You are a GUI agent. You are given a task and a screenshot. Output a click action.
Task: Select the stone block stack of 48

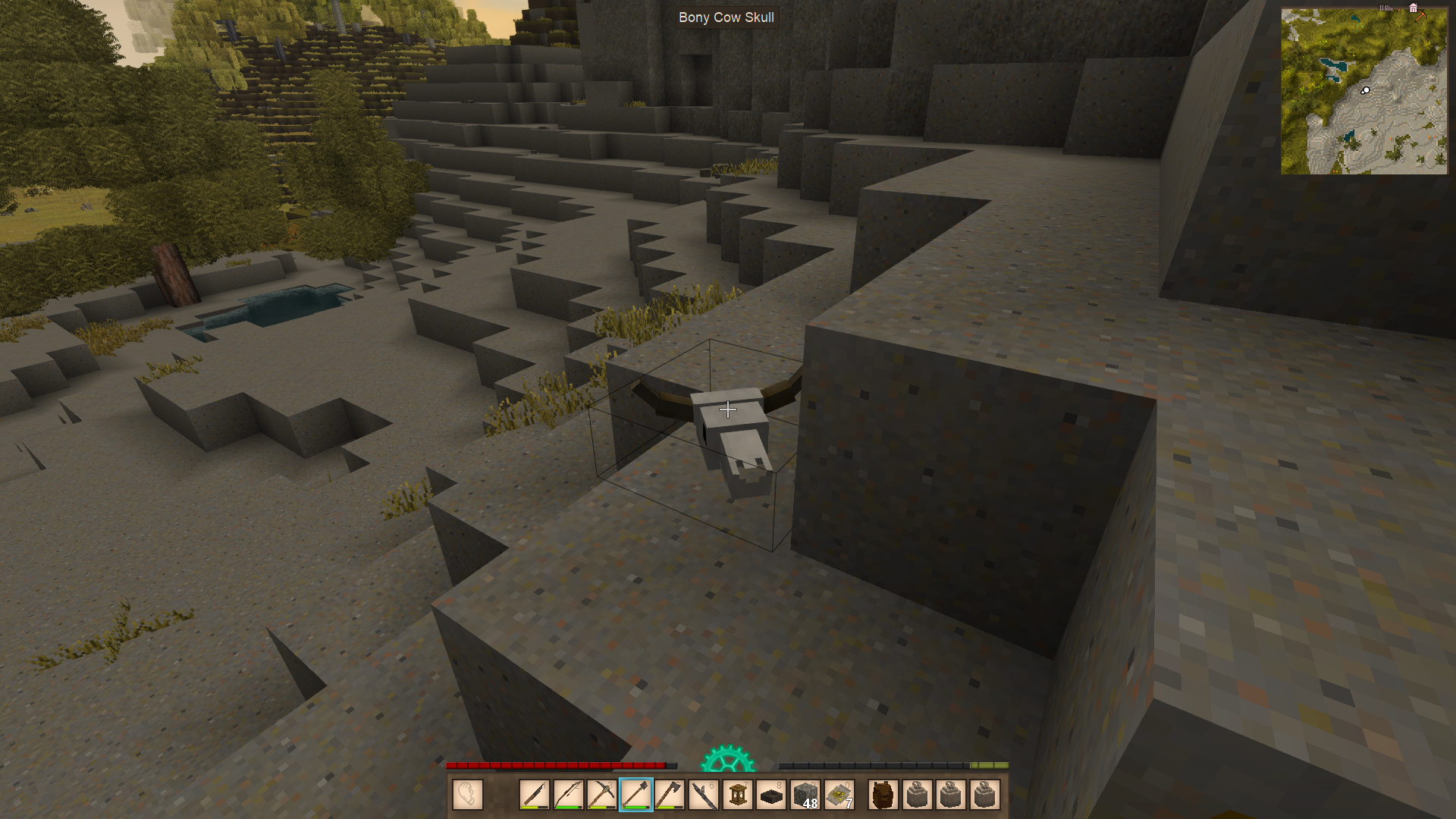[x=805, y=795]
